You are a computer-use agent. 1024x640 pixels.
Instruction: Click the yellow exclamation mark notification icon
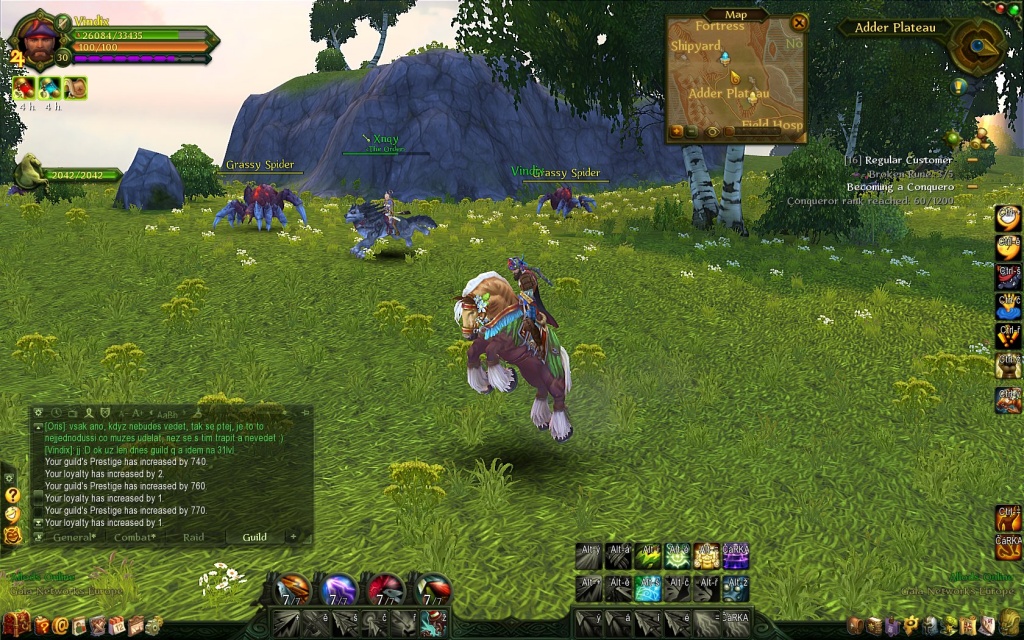[x=958, y=86]
